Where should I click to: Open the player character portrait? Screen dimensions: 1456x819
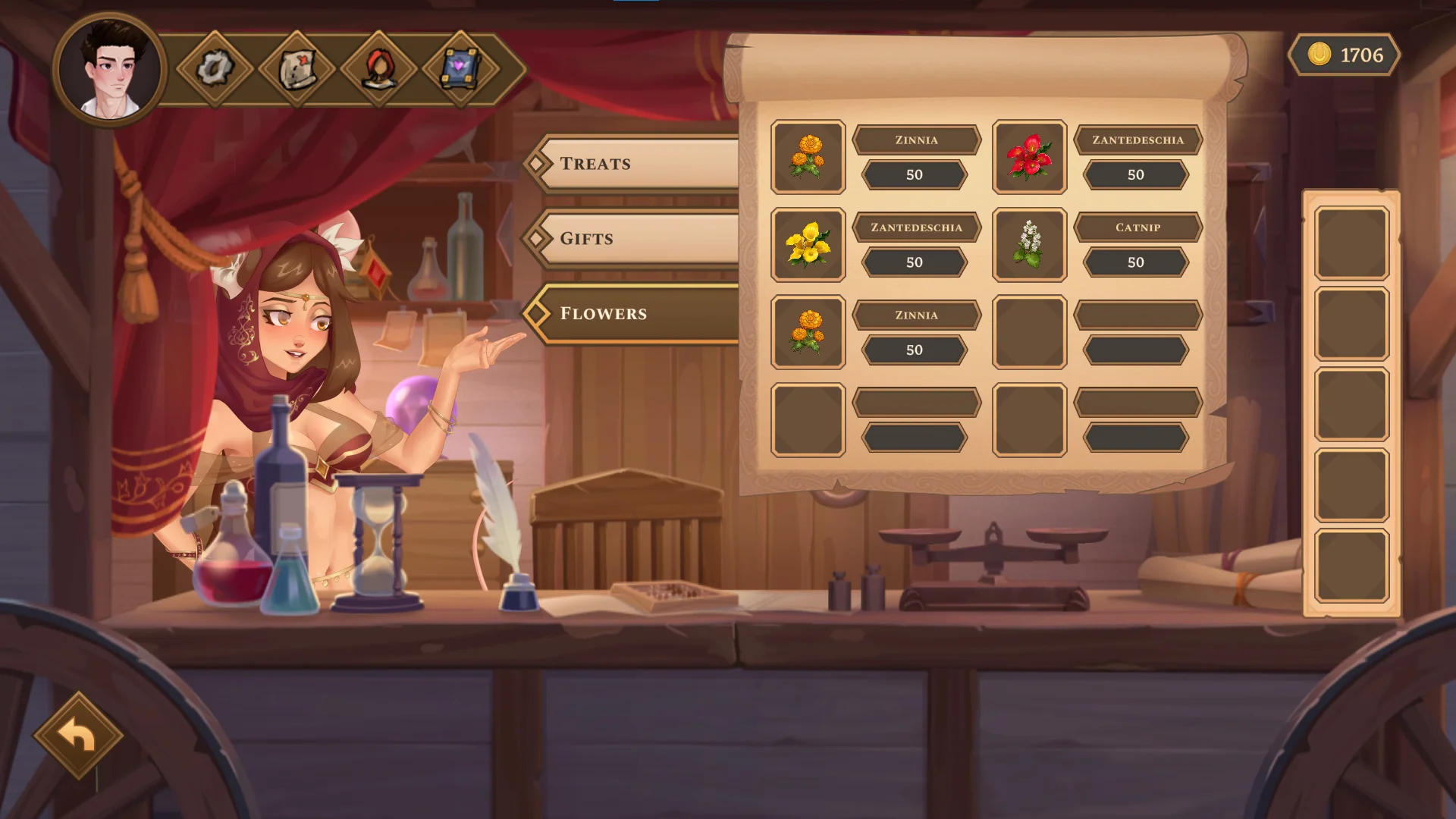(110, 70)
